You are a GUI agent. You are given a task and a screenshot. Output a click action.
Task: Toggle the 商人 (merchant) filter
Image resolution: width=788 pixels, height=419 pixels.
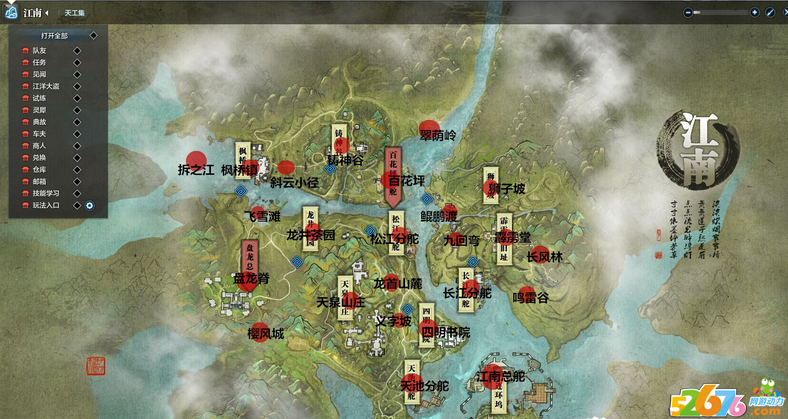point(39,146)
